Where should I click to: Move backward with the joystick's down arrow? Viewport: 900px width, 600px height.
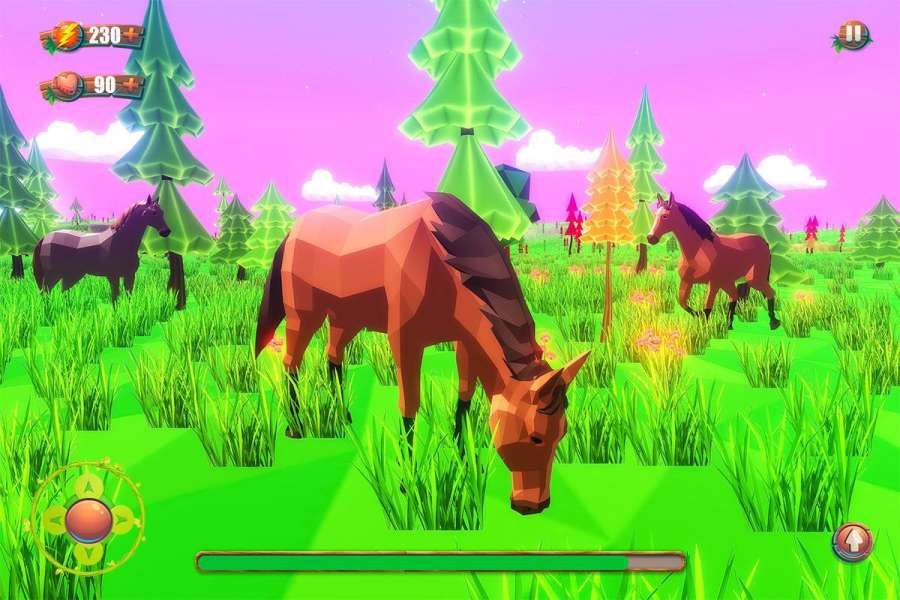(88, 552)
